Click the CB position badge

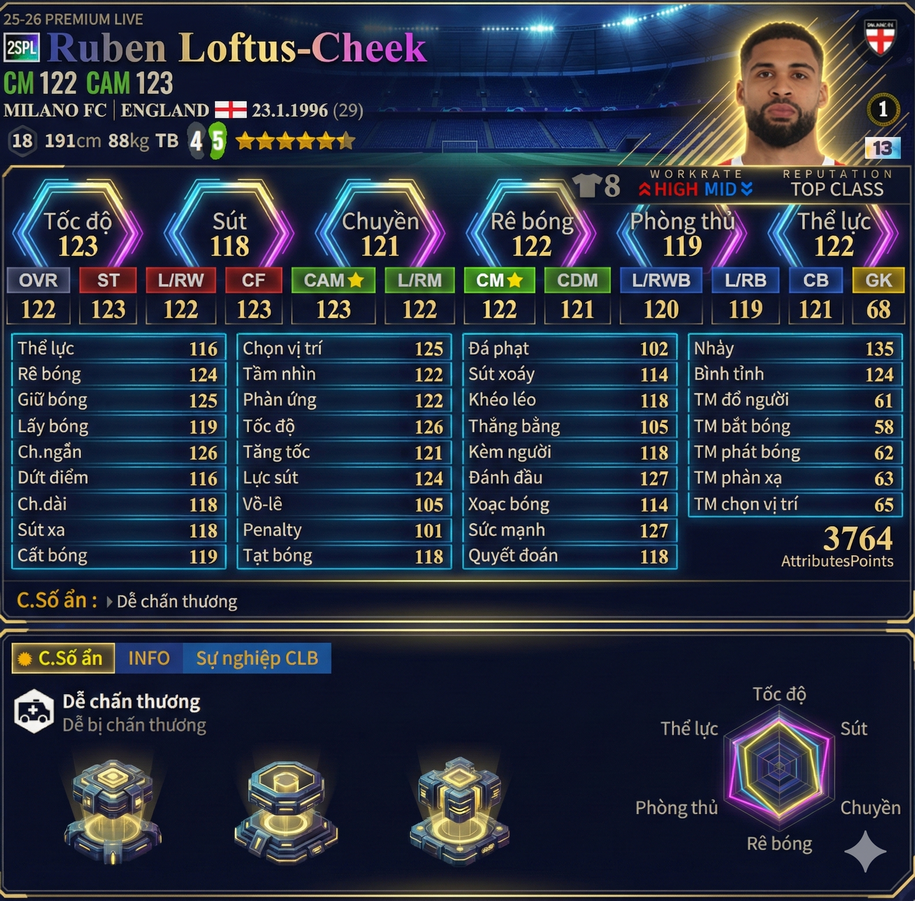coord(815,281)
